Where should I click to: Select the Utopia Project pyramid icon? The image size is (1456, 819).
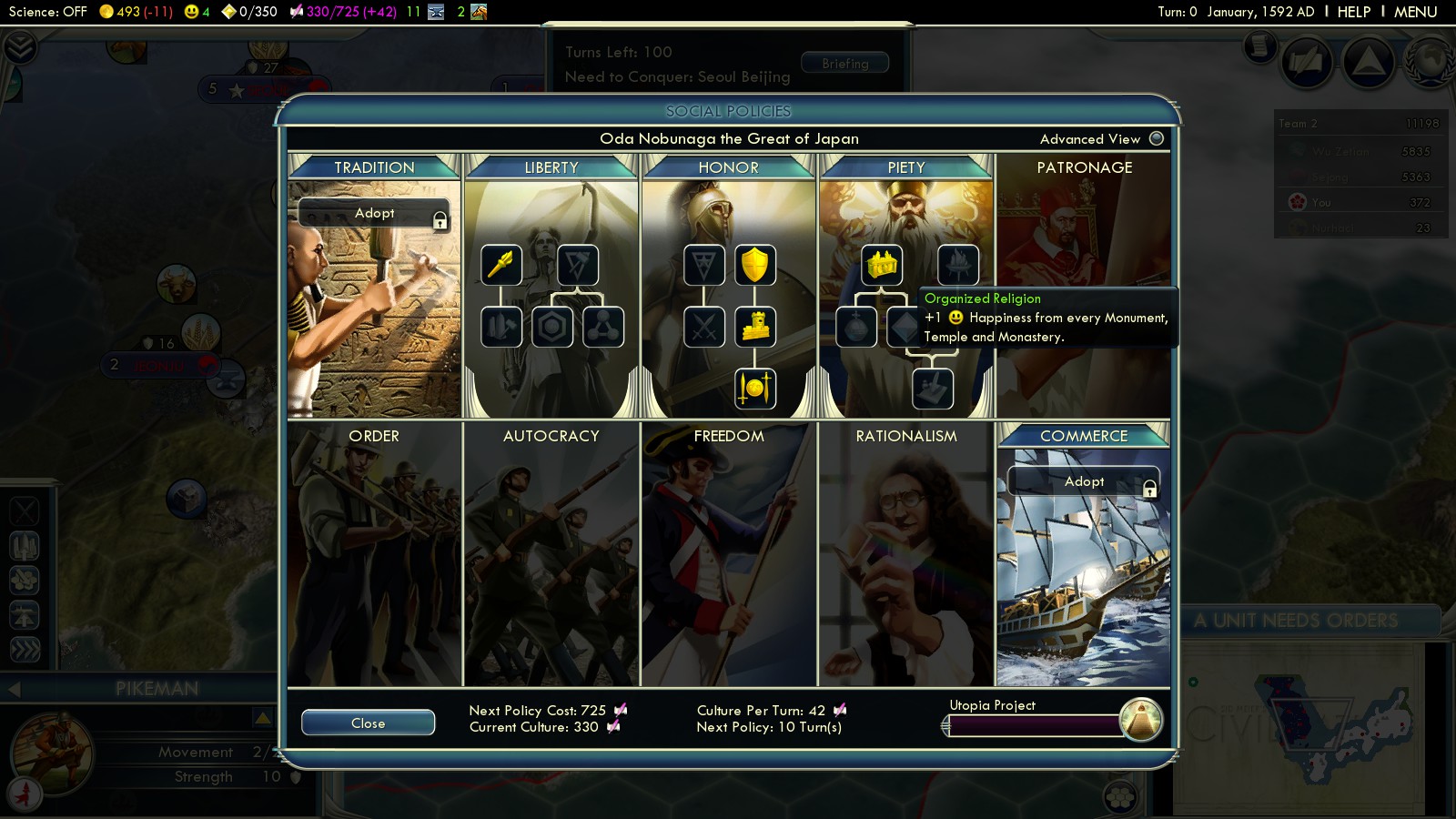click(1140, 720)
